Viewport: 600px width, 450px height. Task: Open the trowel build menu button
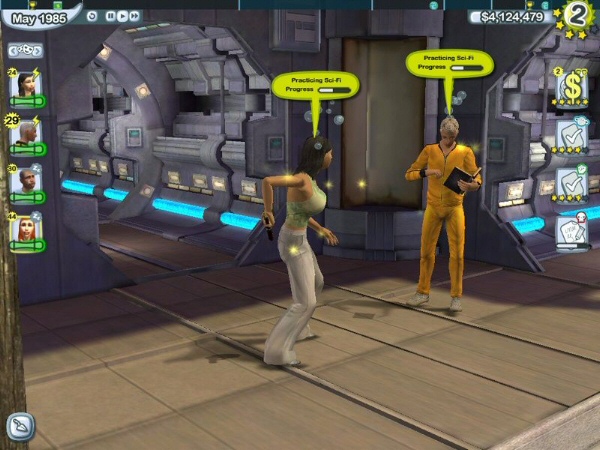(x=20, y=427)
